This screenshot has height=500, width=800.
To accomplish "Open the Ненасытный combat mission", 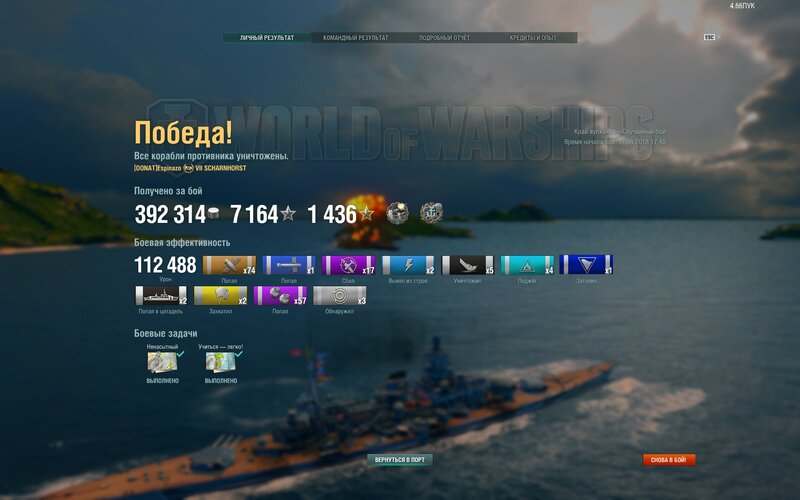I will click(162, 362).
